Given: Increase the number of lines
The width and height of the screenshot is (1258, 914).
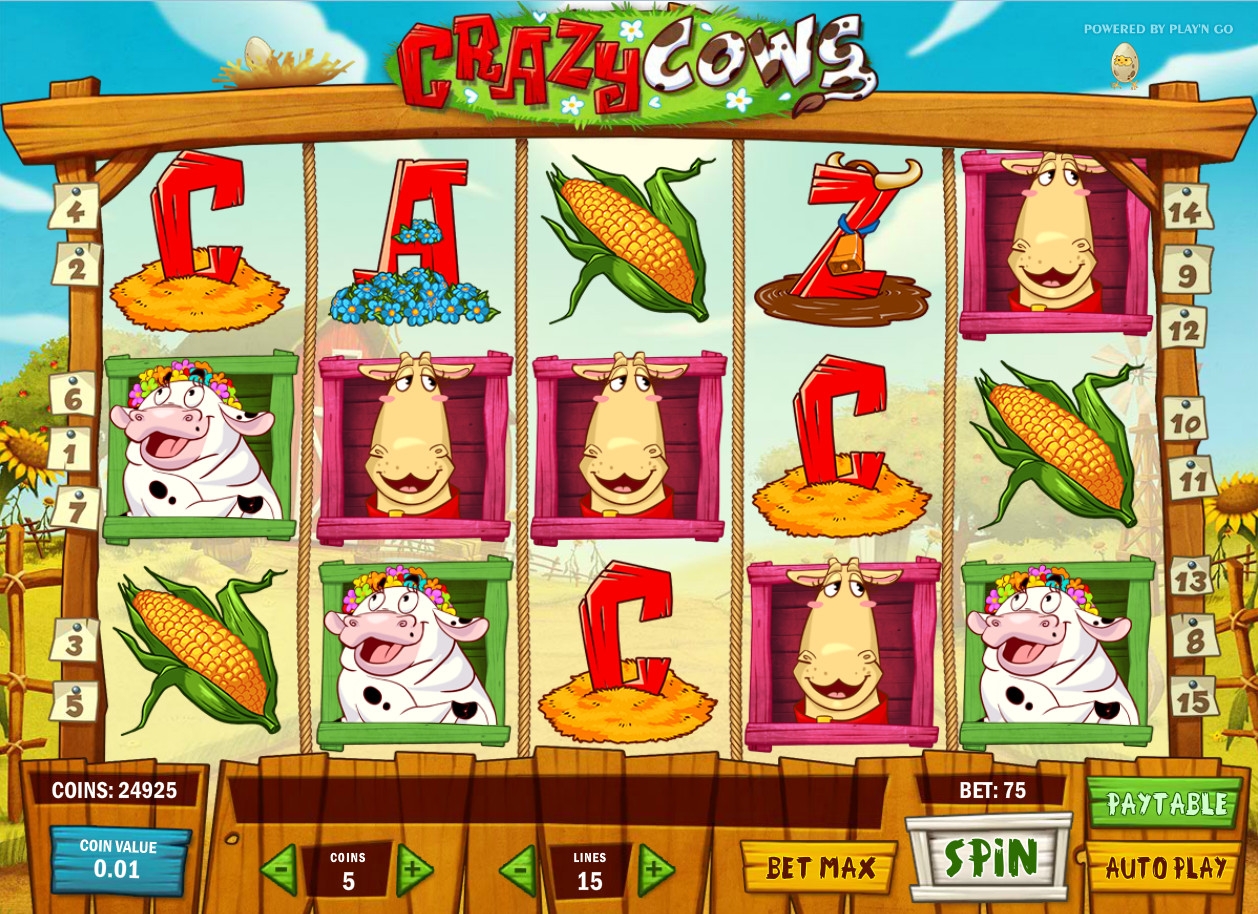Looking at the screenshot, I should (x=655, y=870).
